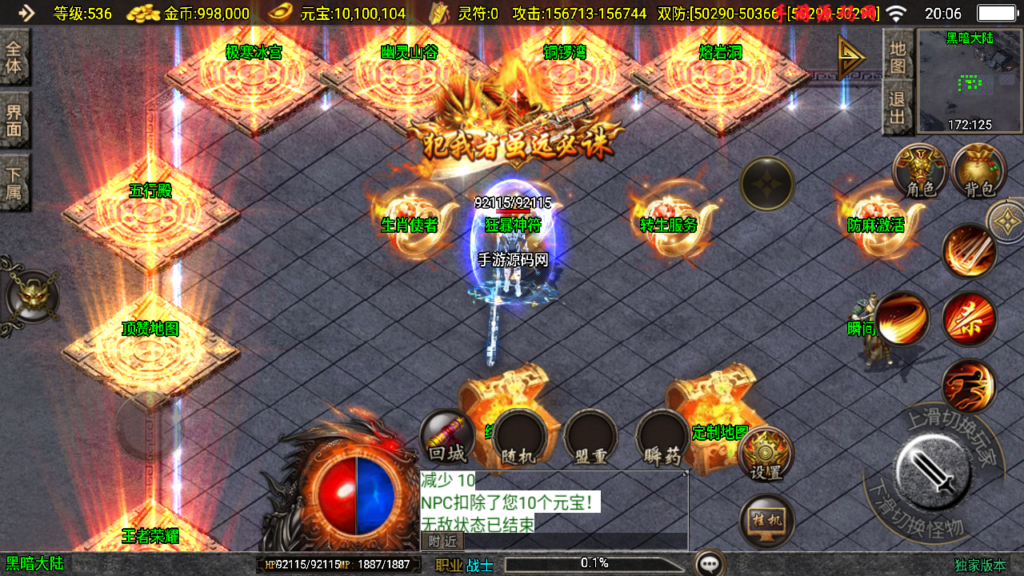
Task: Select the 下属 tab
Action: click(15, 181)
